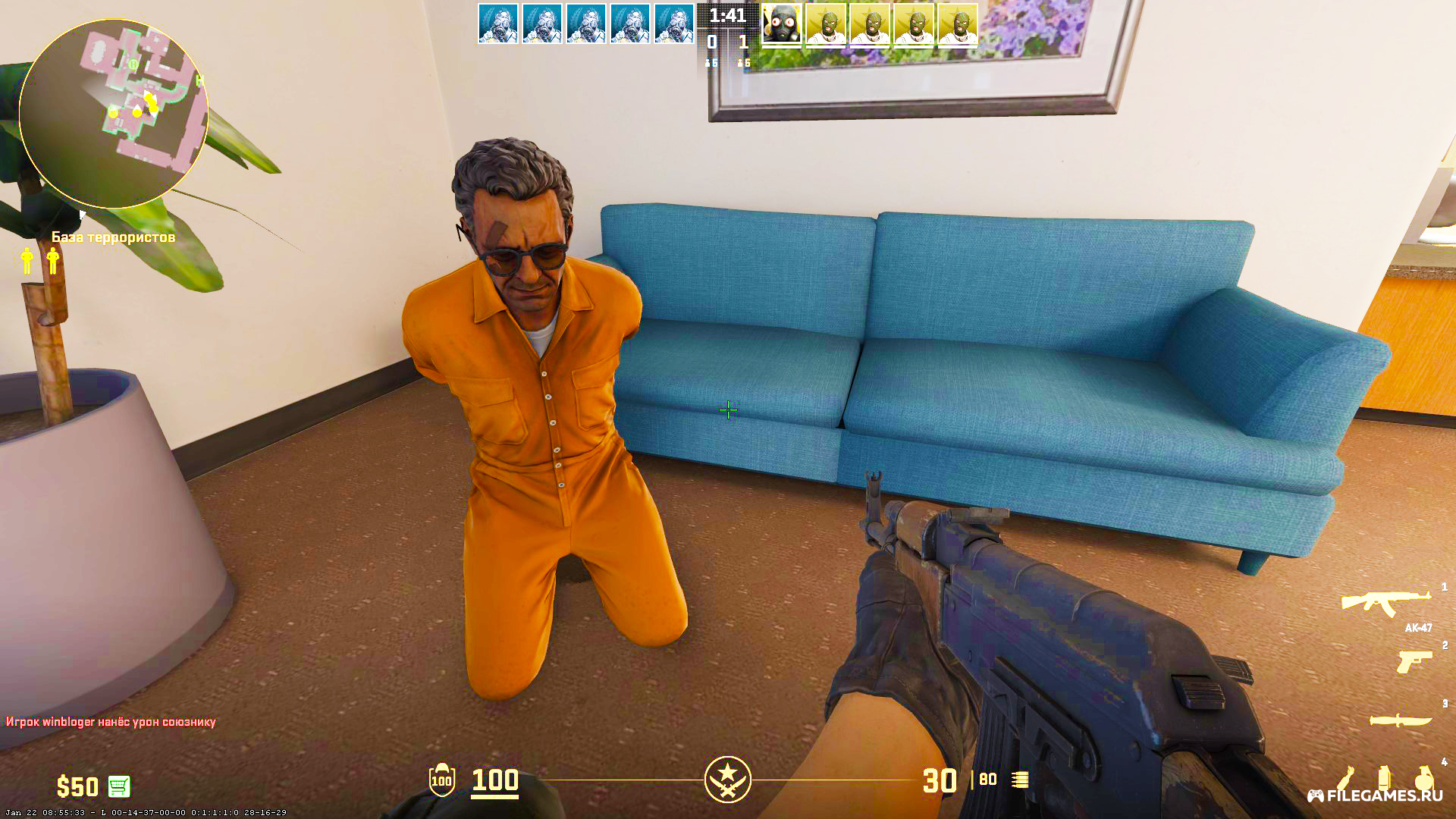Click the circular minimap
The image size is (1456, 819).
[114, 114]
